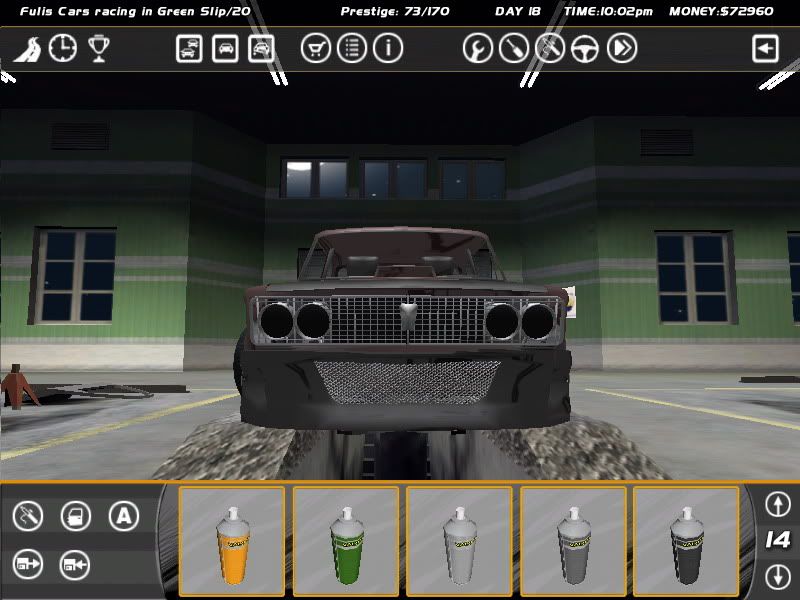The image size is (800, 600).
Task: Page up in the paint can list
Action: [x=777, y=504]
